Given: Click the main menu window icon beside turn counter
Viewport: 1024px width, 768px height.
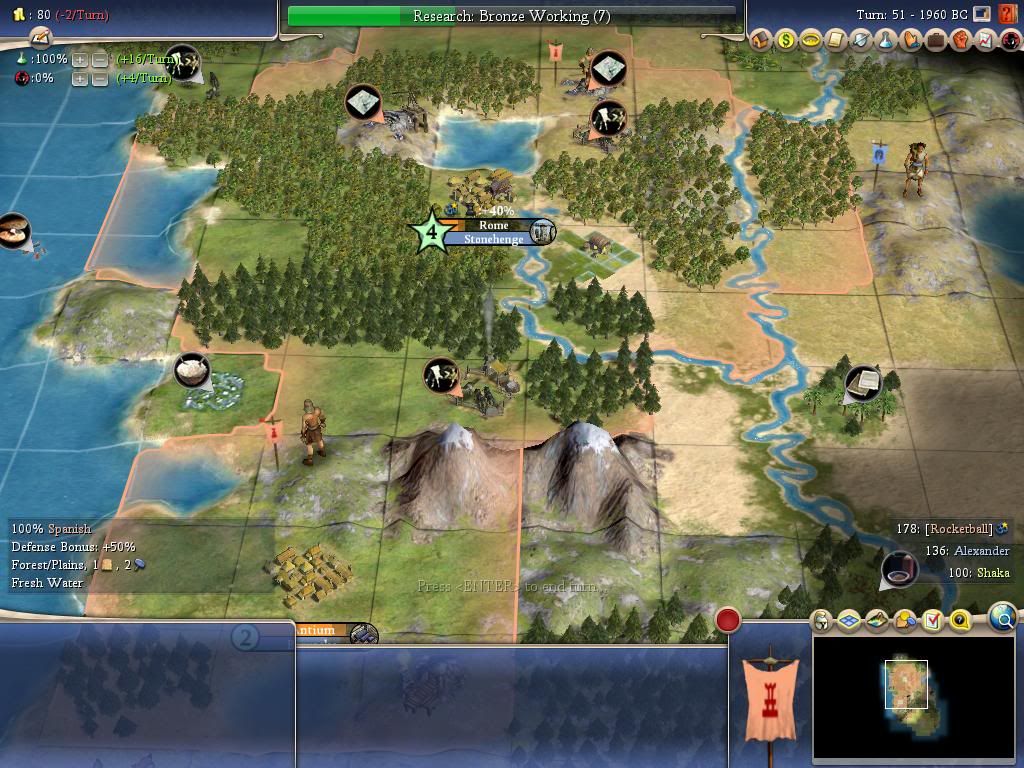Looking at the screenshot, I should coord(982,14).
